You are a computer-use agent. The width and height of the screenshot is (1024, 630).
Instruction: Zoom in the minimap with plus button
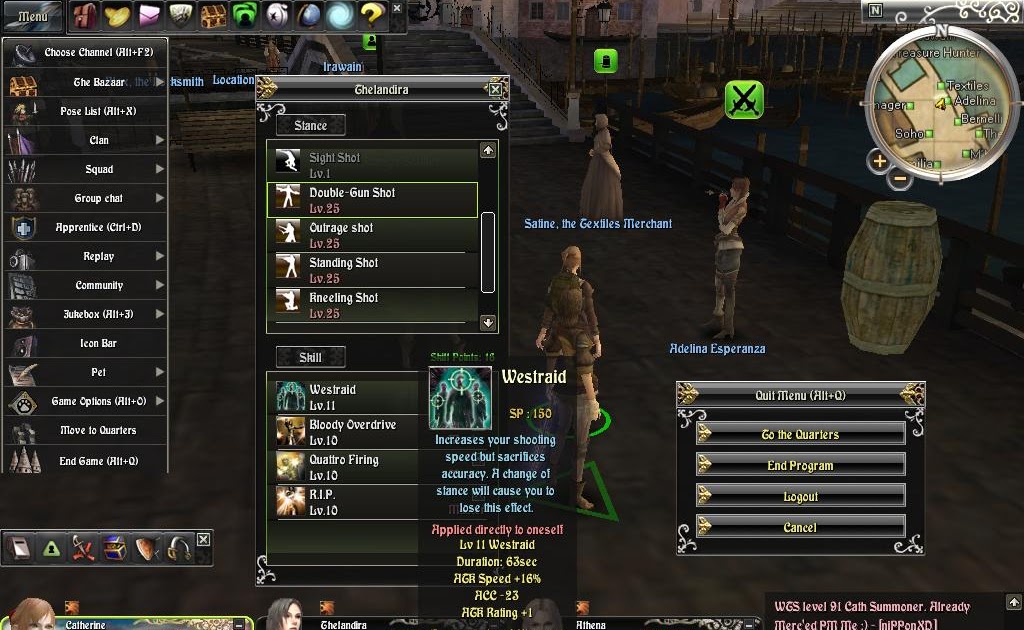coord(879,161)
